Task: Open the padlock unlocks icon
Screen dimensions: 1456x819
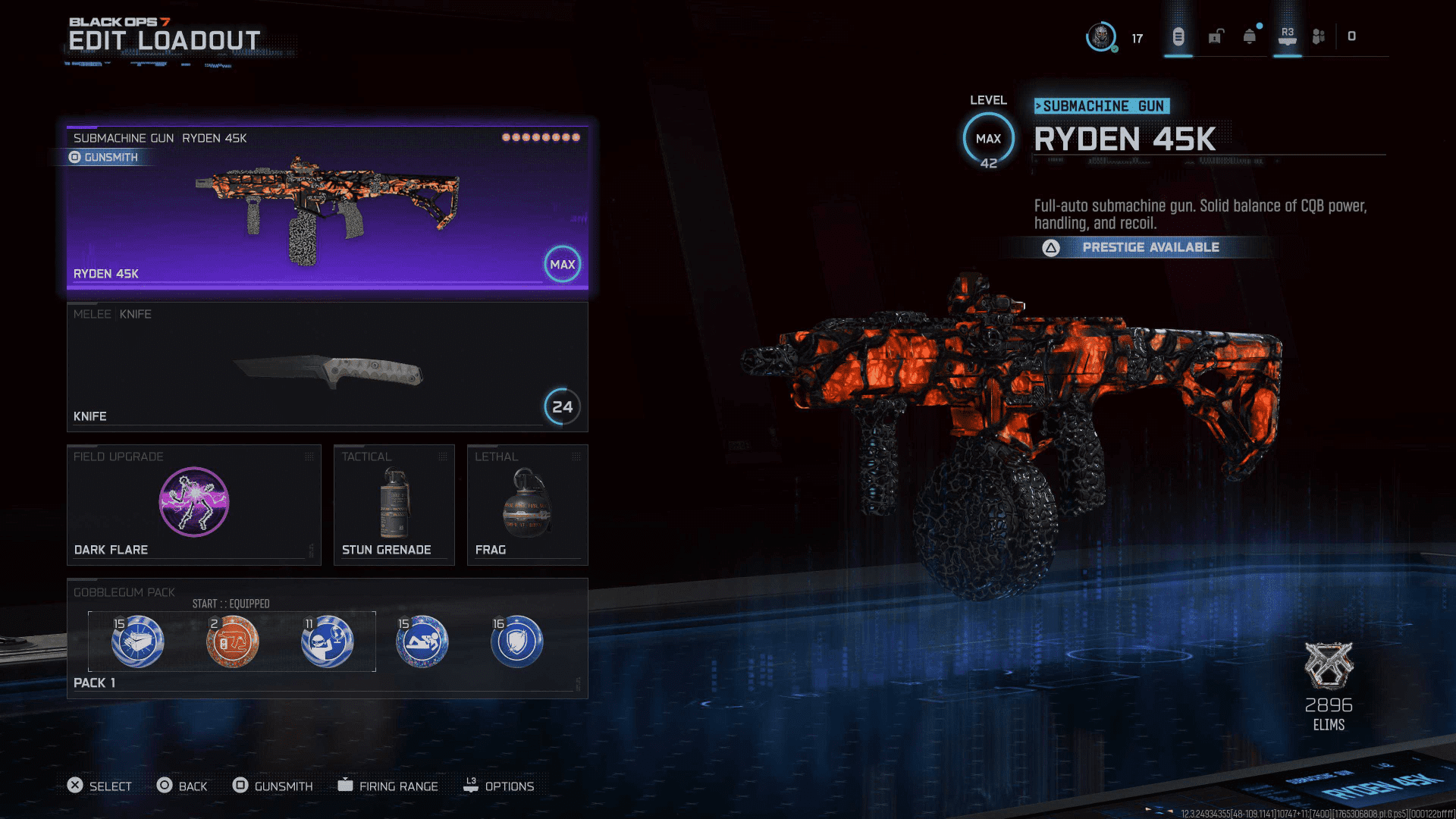Action: click(1216, 36)
